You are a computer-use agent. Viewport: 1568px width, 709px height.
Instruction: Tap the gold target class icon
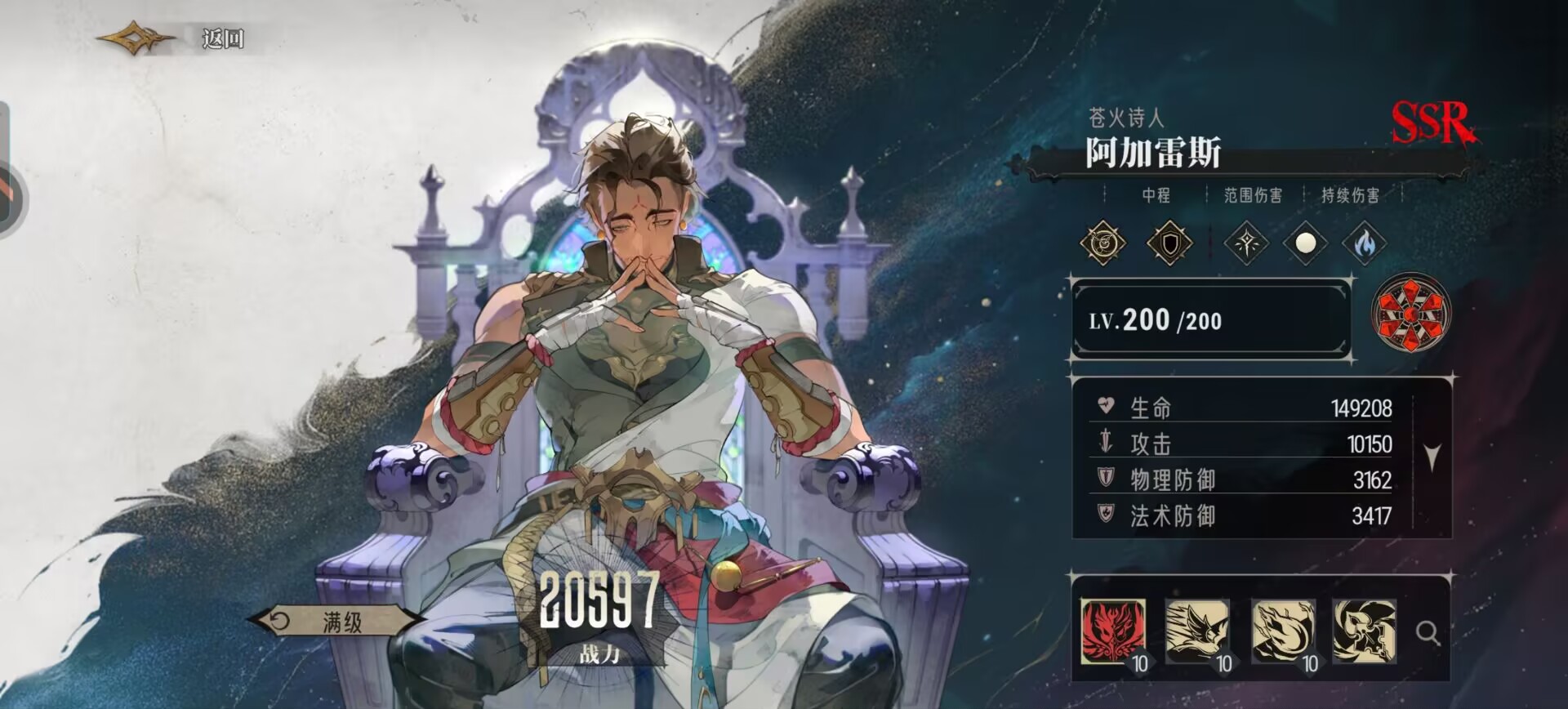1103,243
